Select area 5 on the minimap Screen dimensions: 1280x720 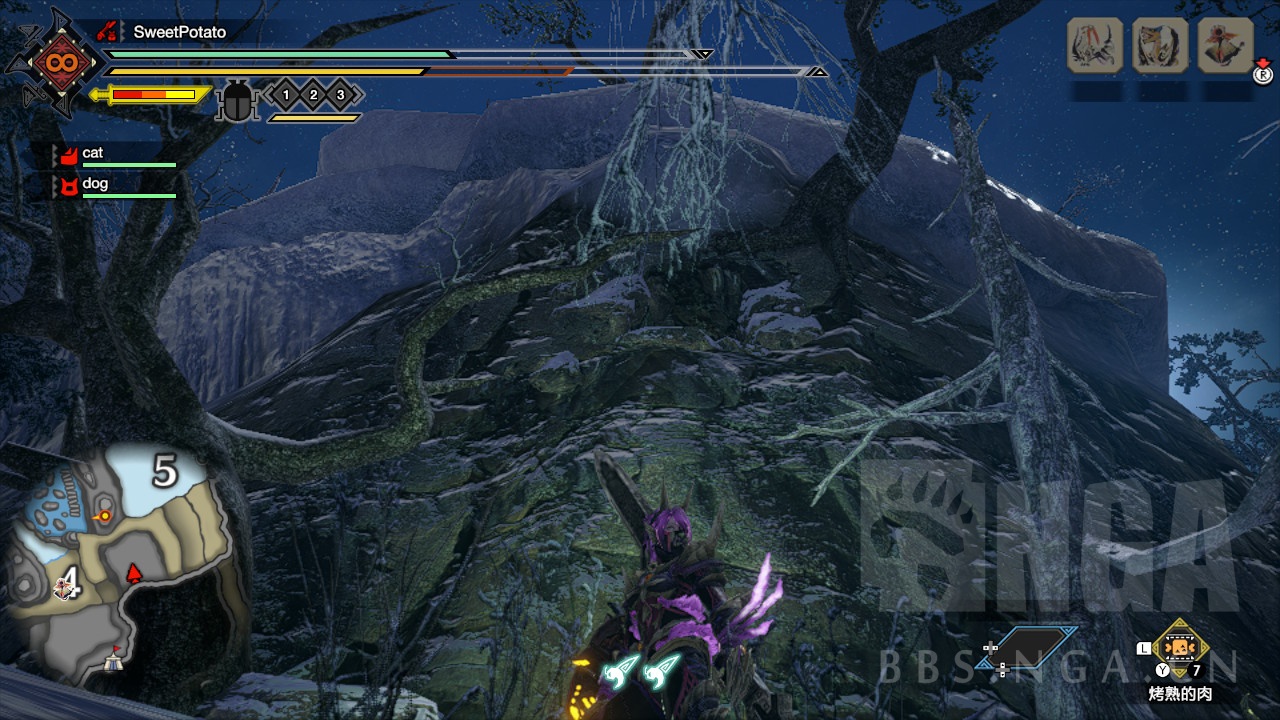165,470
